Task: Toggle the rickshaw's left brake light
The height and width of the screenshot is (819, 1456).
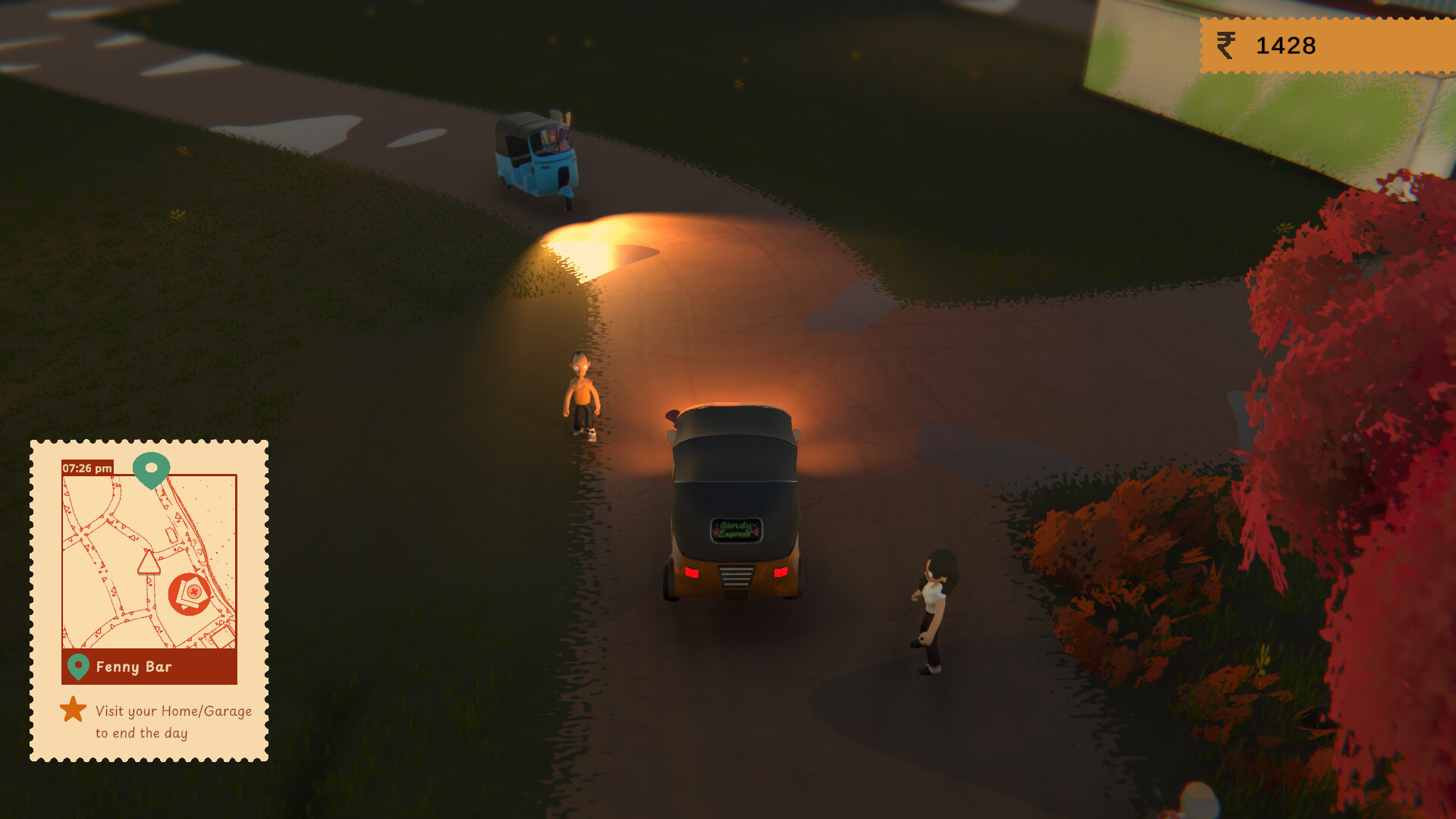Action: click(691, 574)
